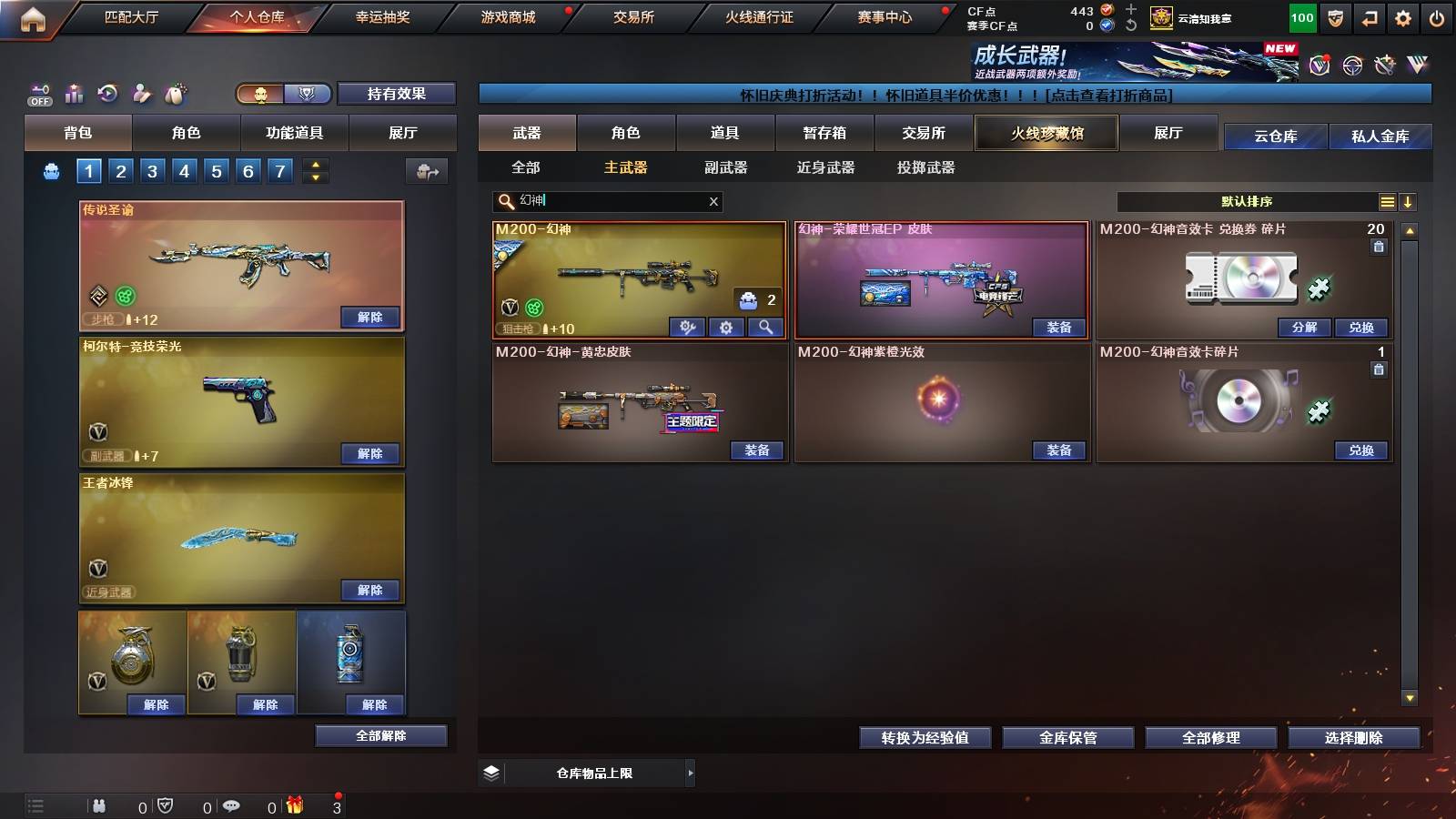1456x819 pixels.
Task: Select the statistics bar chart icon
Action: click(x=73, y=94)
